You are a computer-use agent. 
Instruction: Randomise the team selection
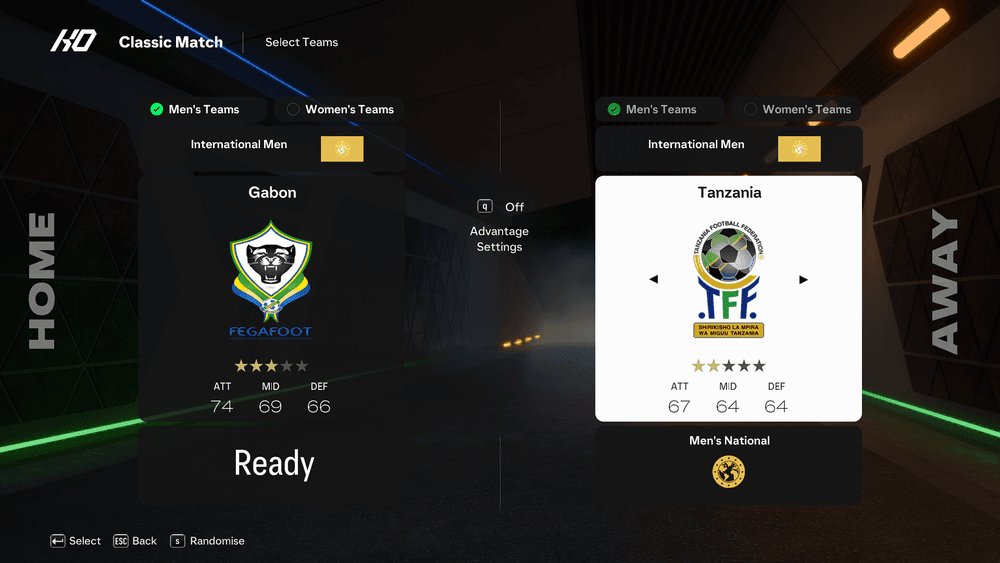207,541
